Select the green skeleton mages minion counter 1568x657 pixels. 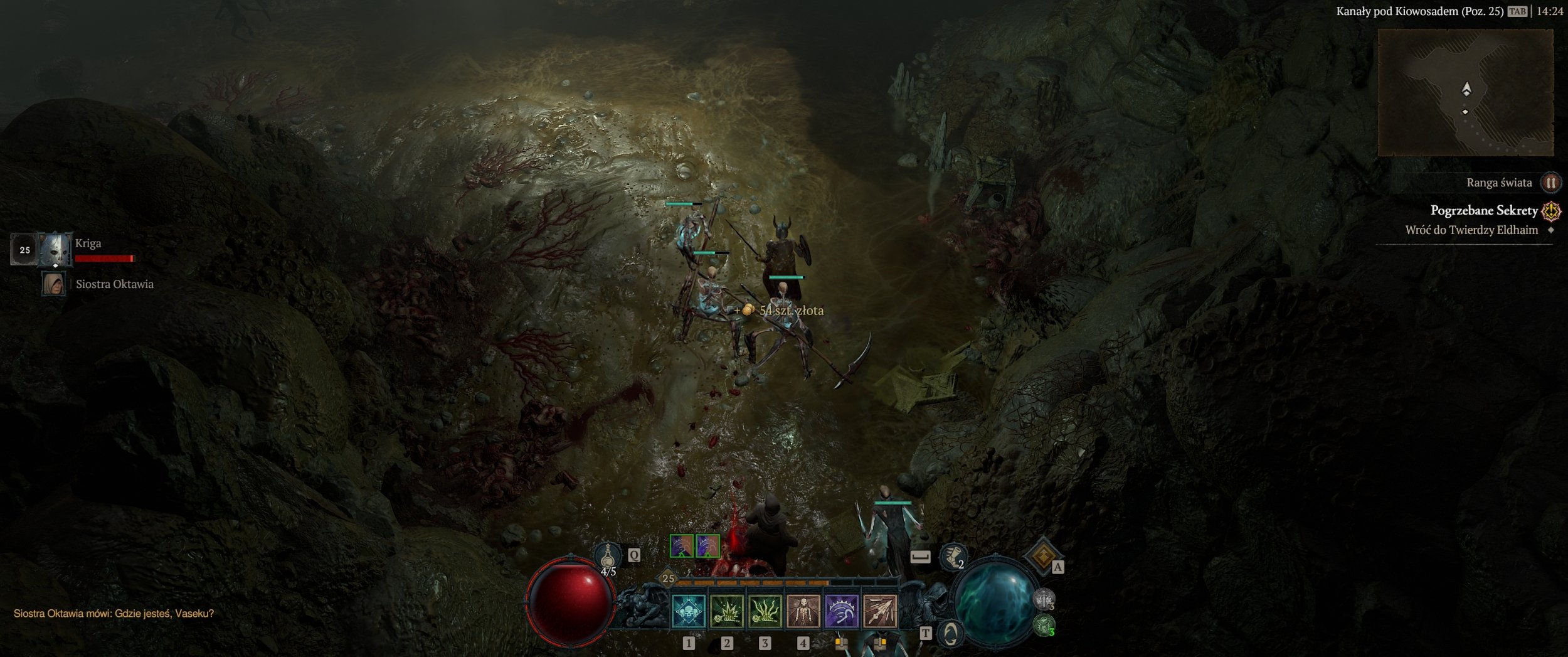point(1044,625)
